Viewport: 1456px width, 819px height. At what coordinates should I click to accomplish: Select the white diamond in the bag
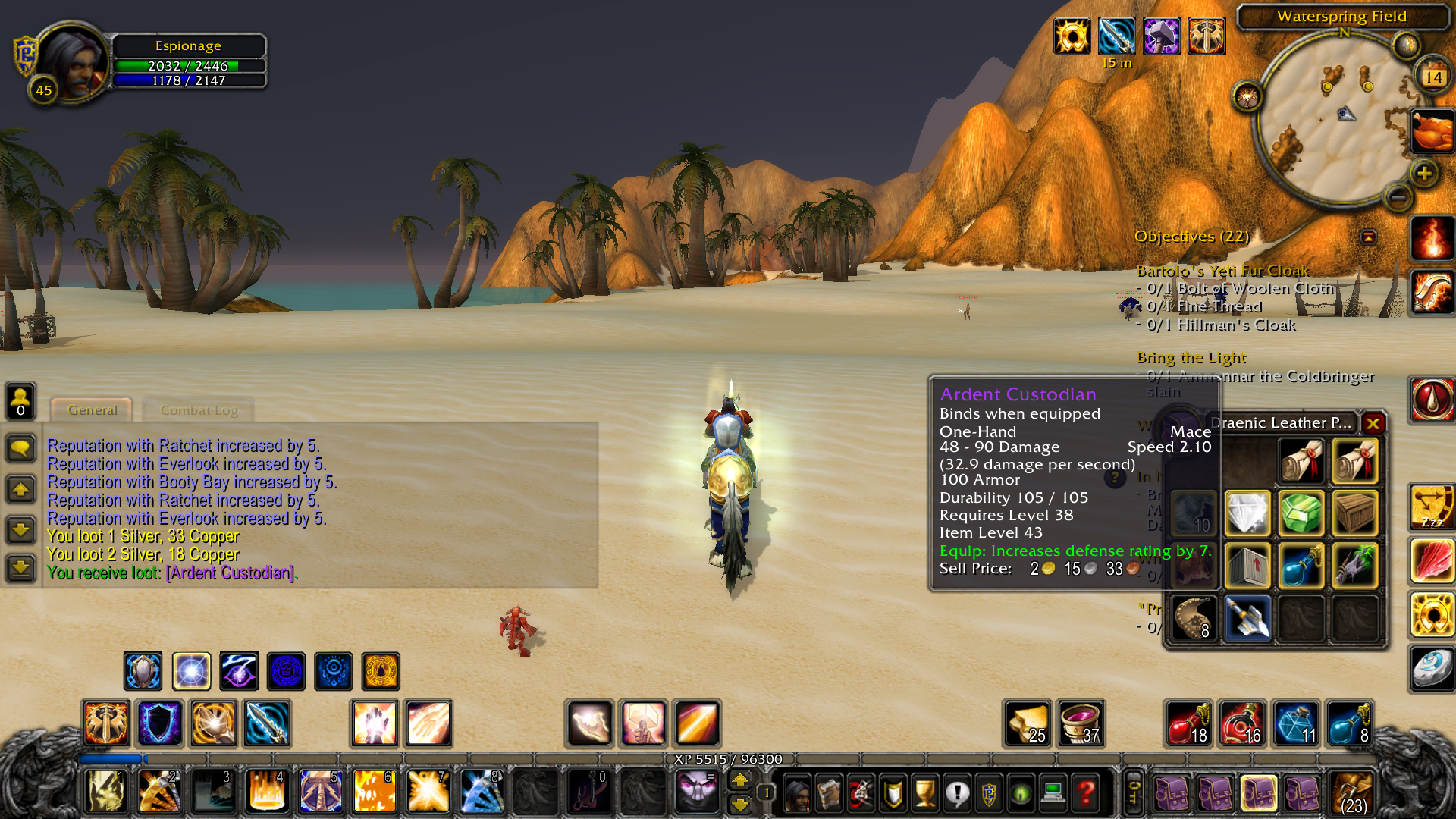[1247, 513]
